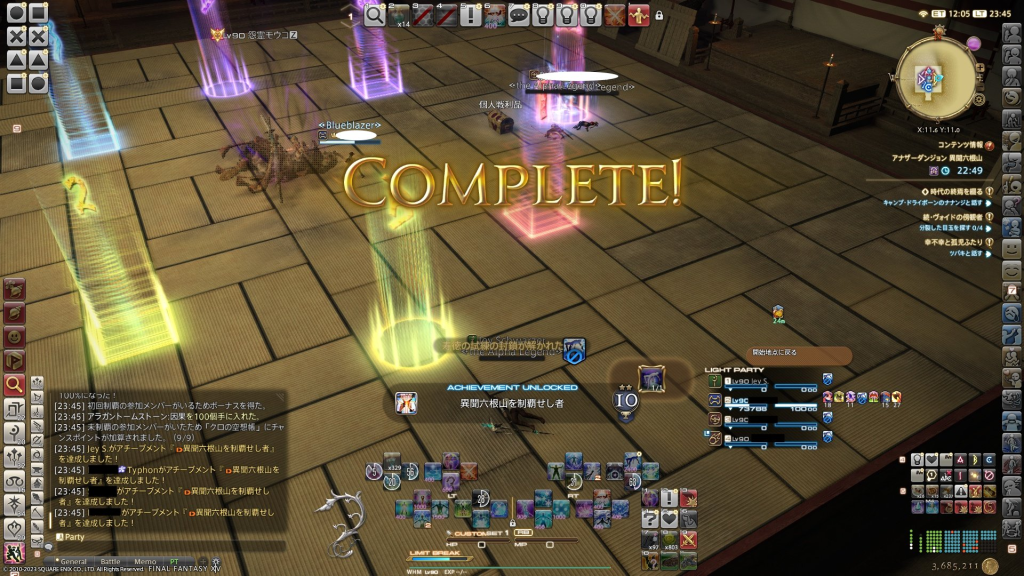Viewport: 1024px width, 576px height.
Task: Switch to the Battle chat tab
Action: [x=109, y=562]
